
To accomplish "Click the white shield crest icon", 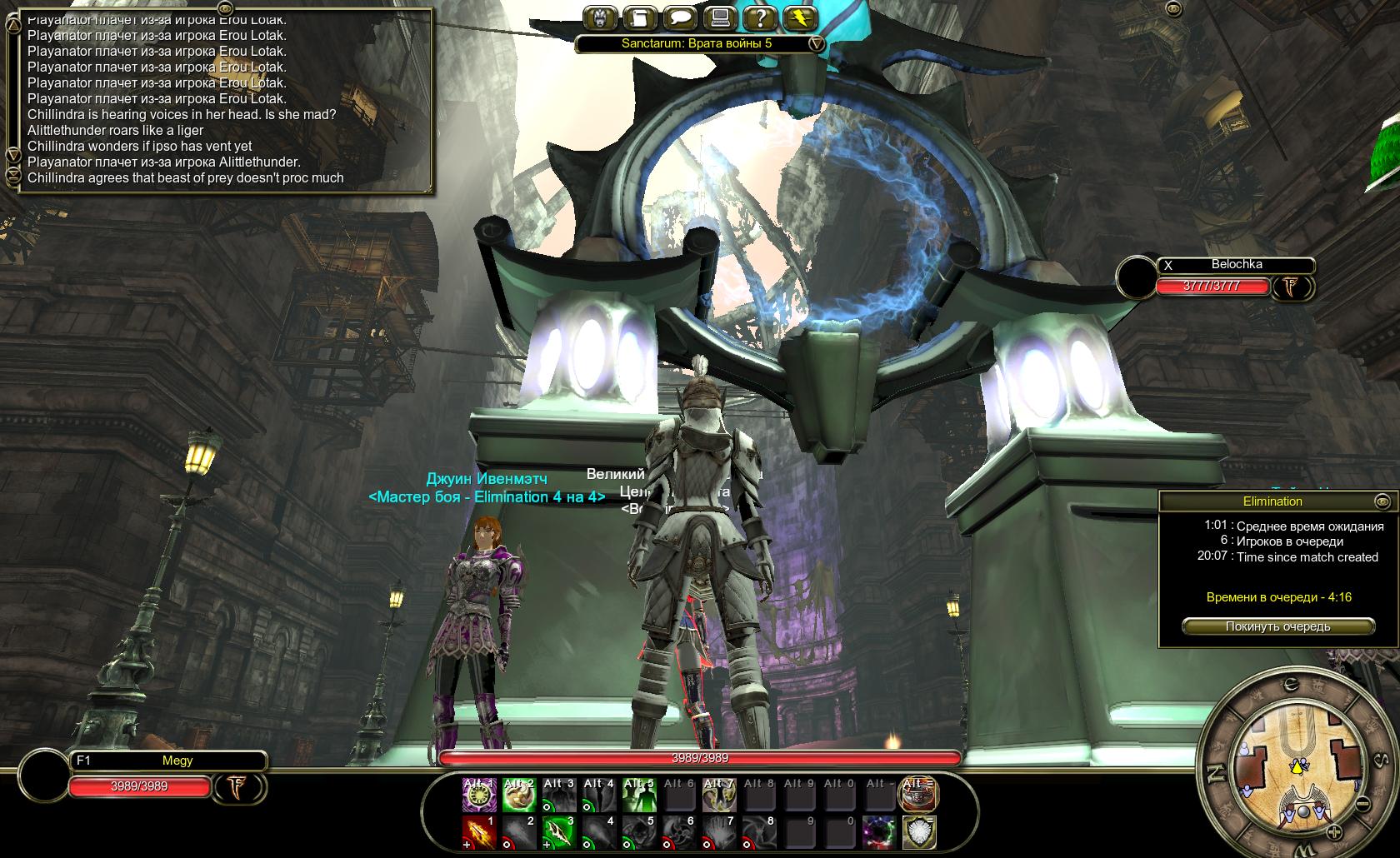I will pyautogui.click(x=918, y=832).
